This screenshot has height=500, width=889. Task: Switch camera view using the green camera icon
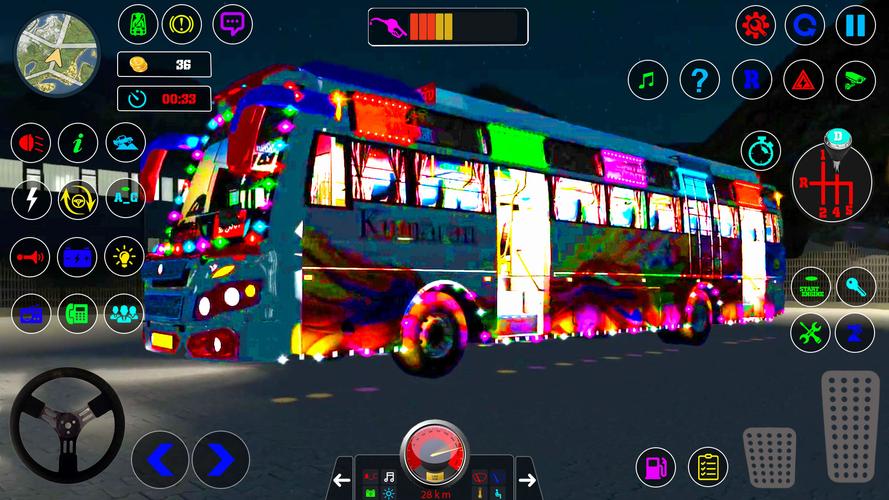pyautogui.click(x=855, y=79)
